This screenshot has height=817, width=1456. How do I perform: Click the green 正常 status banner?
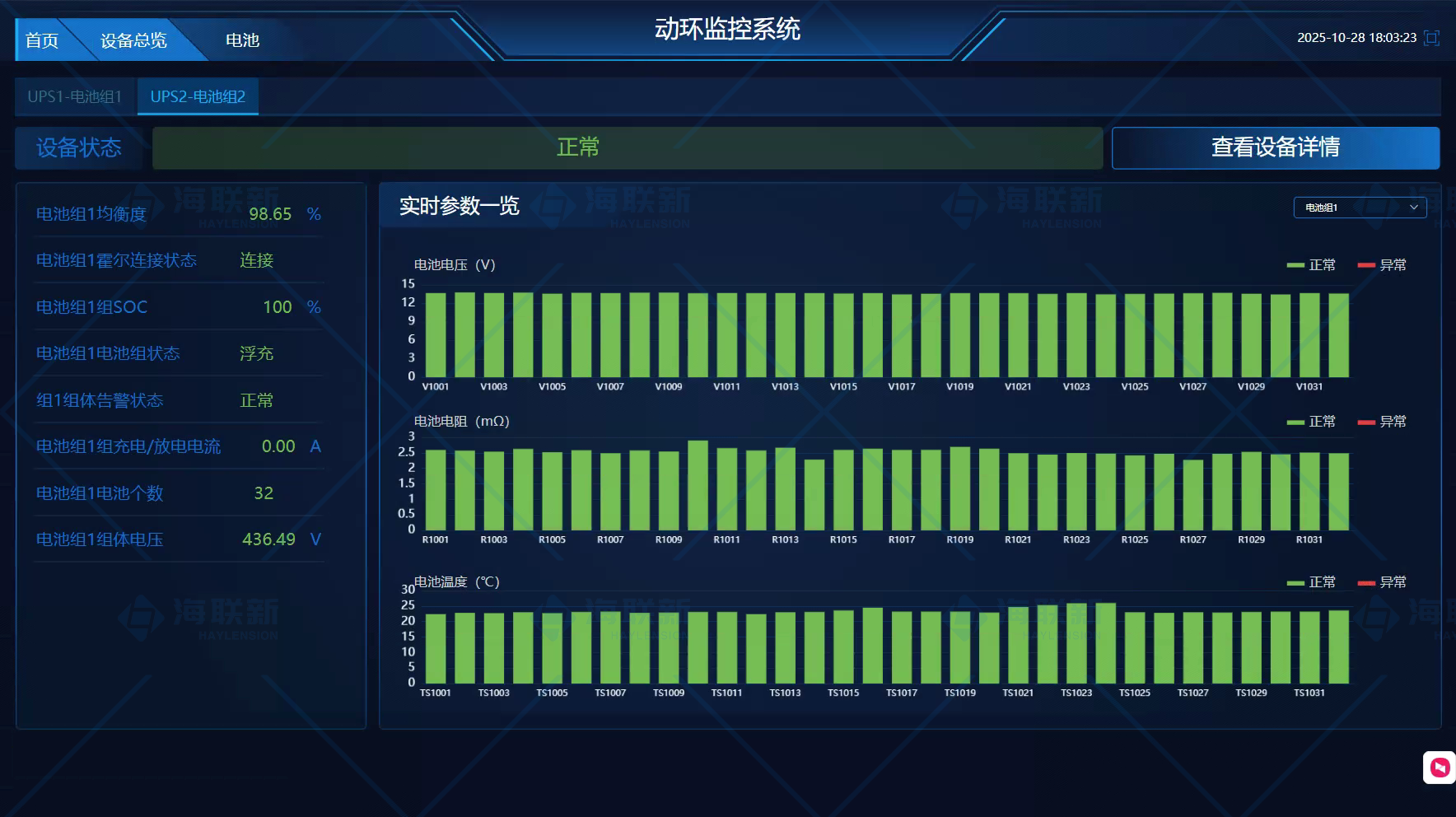tap(579, 148)
